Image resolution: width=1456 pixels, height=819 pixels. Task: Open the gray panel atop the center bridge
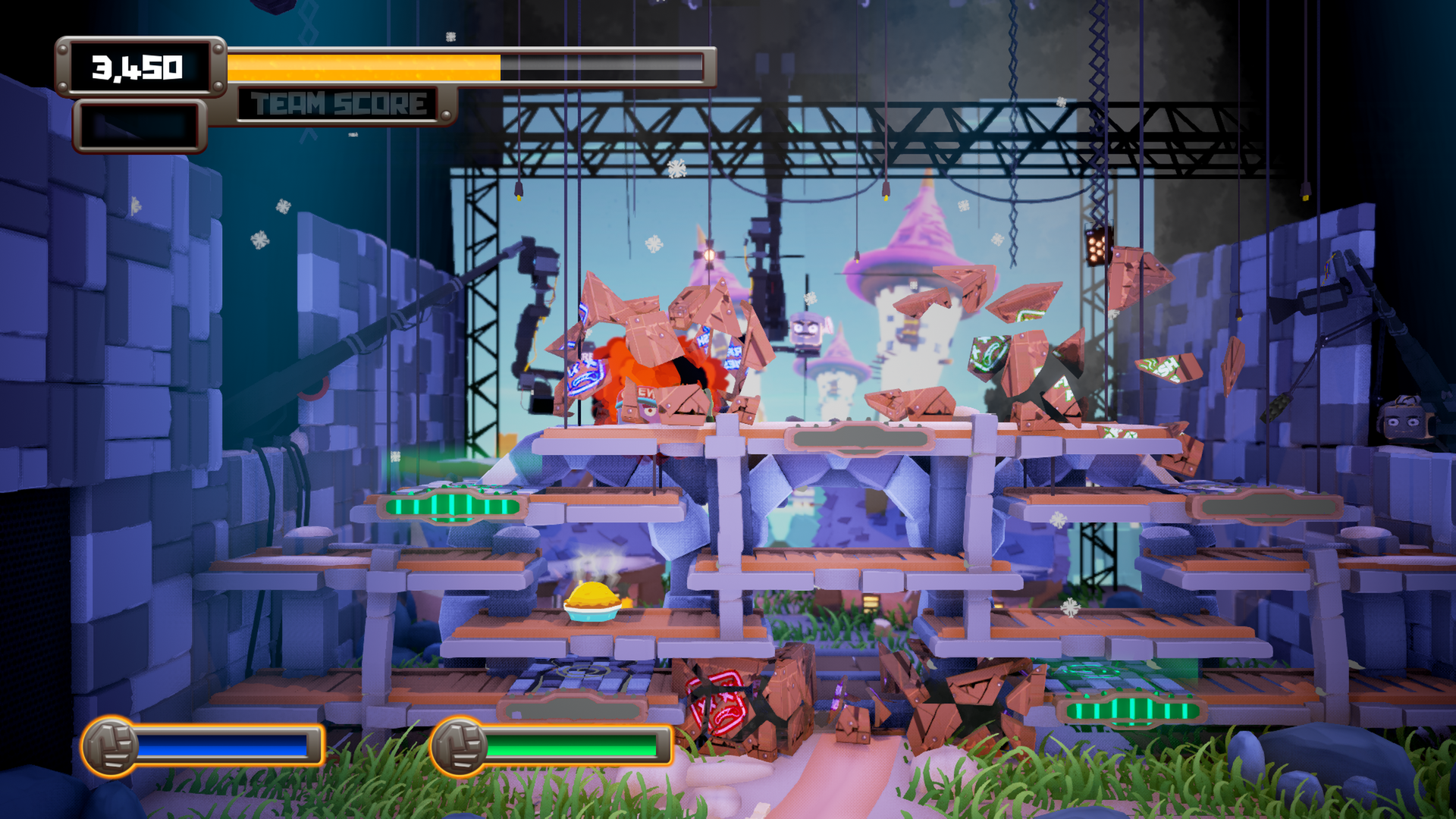(x=859, y=437)
